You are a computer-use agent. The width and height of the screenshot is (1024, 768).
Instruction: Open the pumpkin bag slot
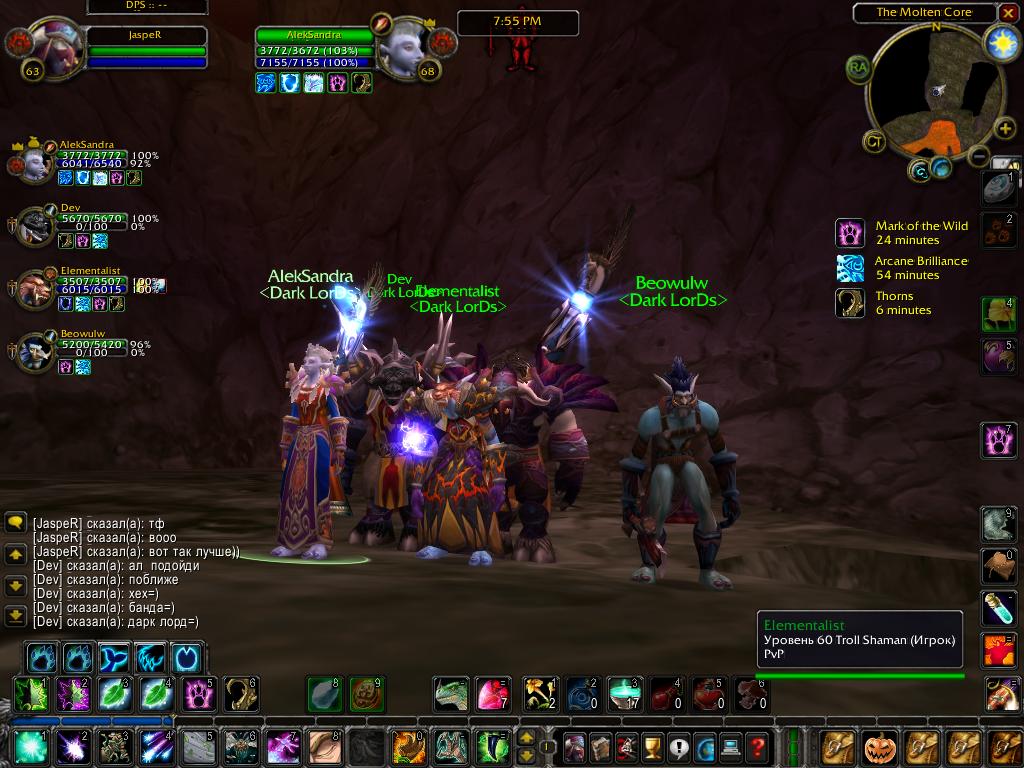(882, 747)
